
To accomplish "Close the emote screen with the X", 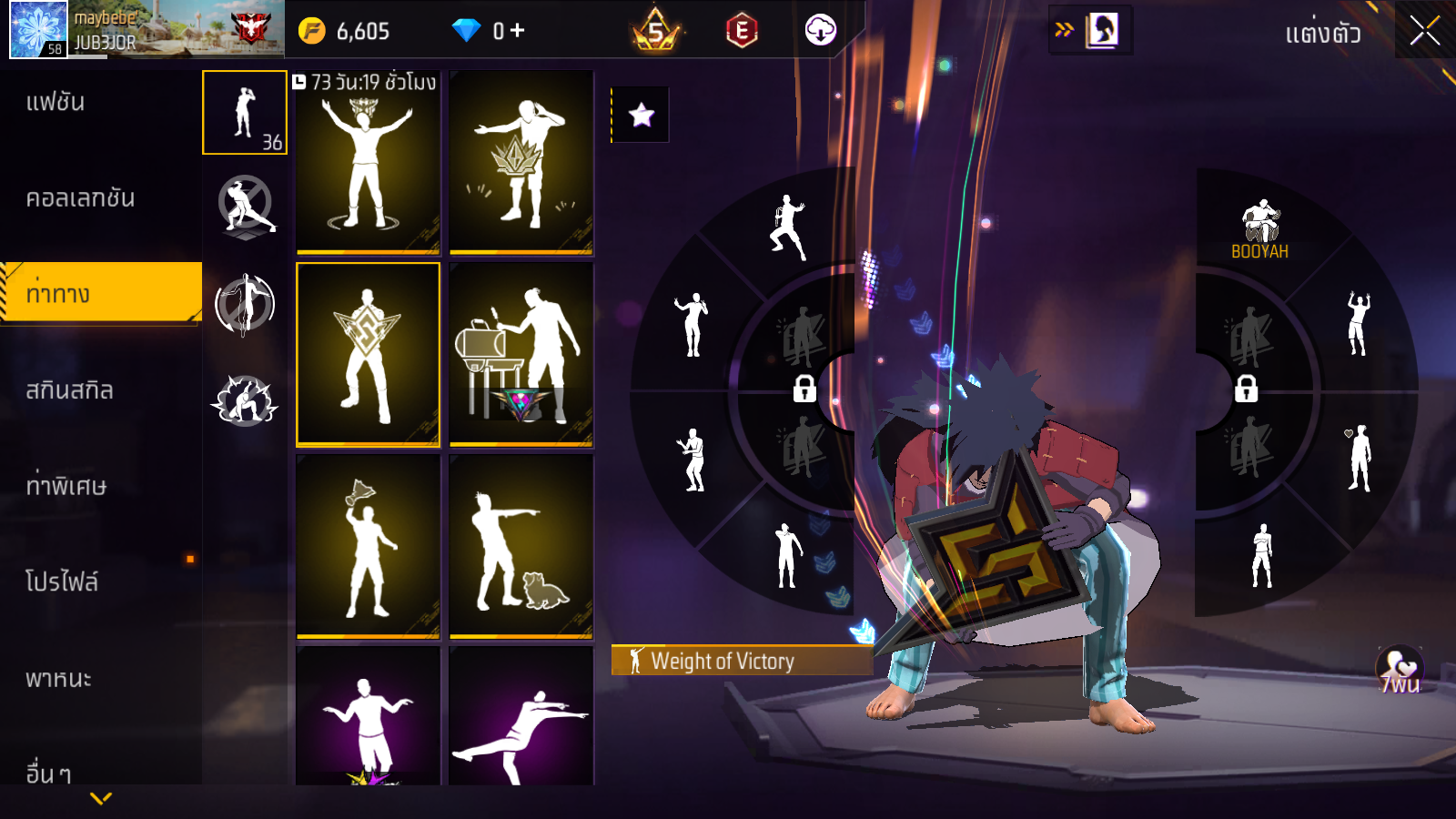I will (1424, 31).
